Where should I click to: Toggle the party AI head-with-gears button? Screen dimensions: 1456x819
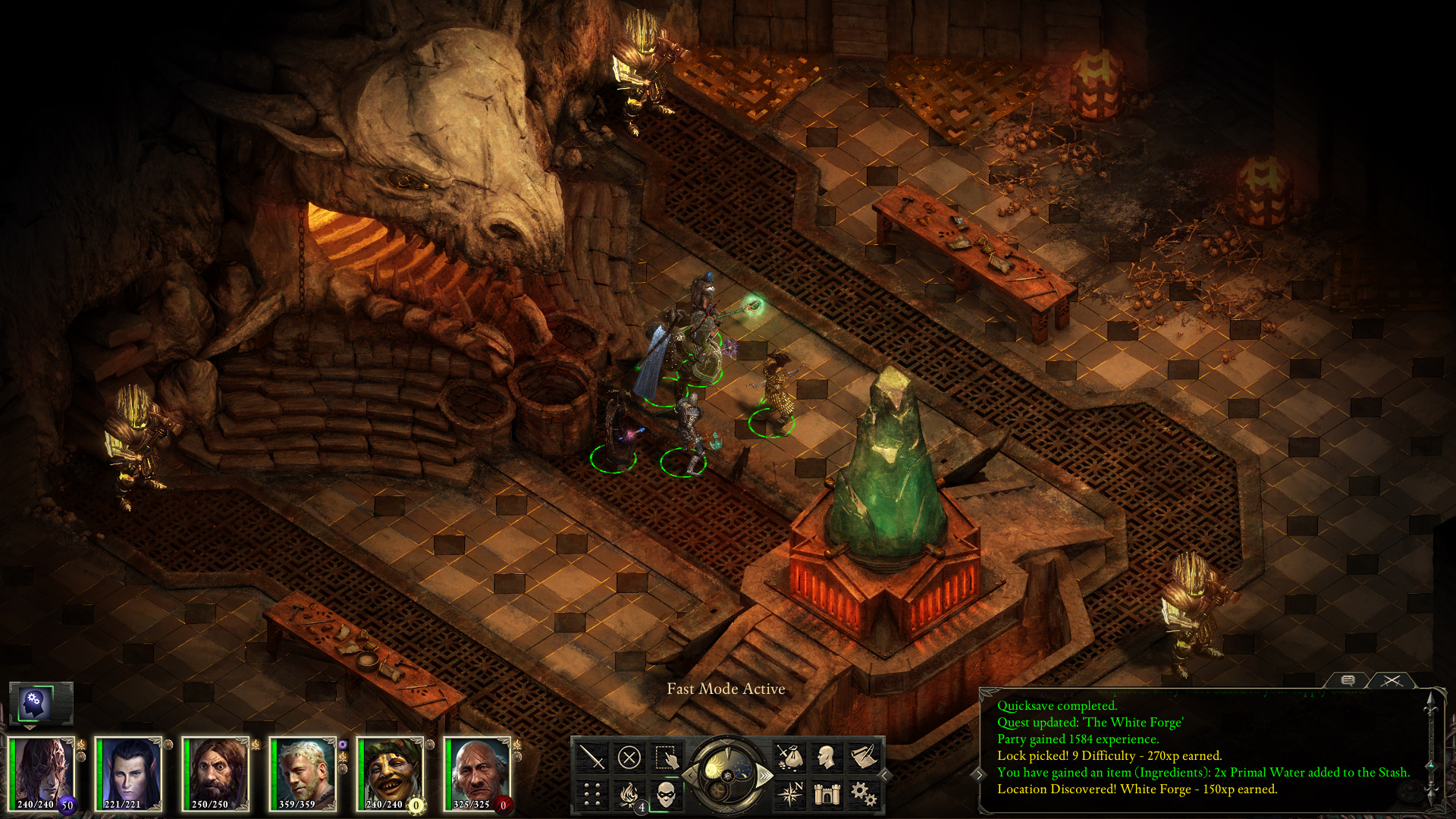(35, 704)
